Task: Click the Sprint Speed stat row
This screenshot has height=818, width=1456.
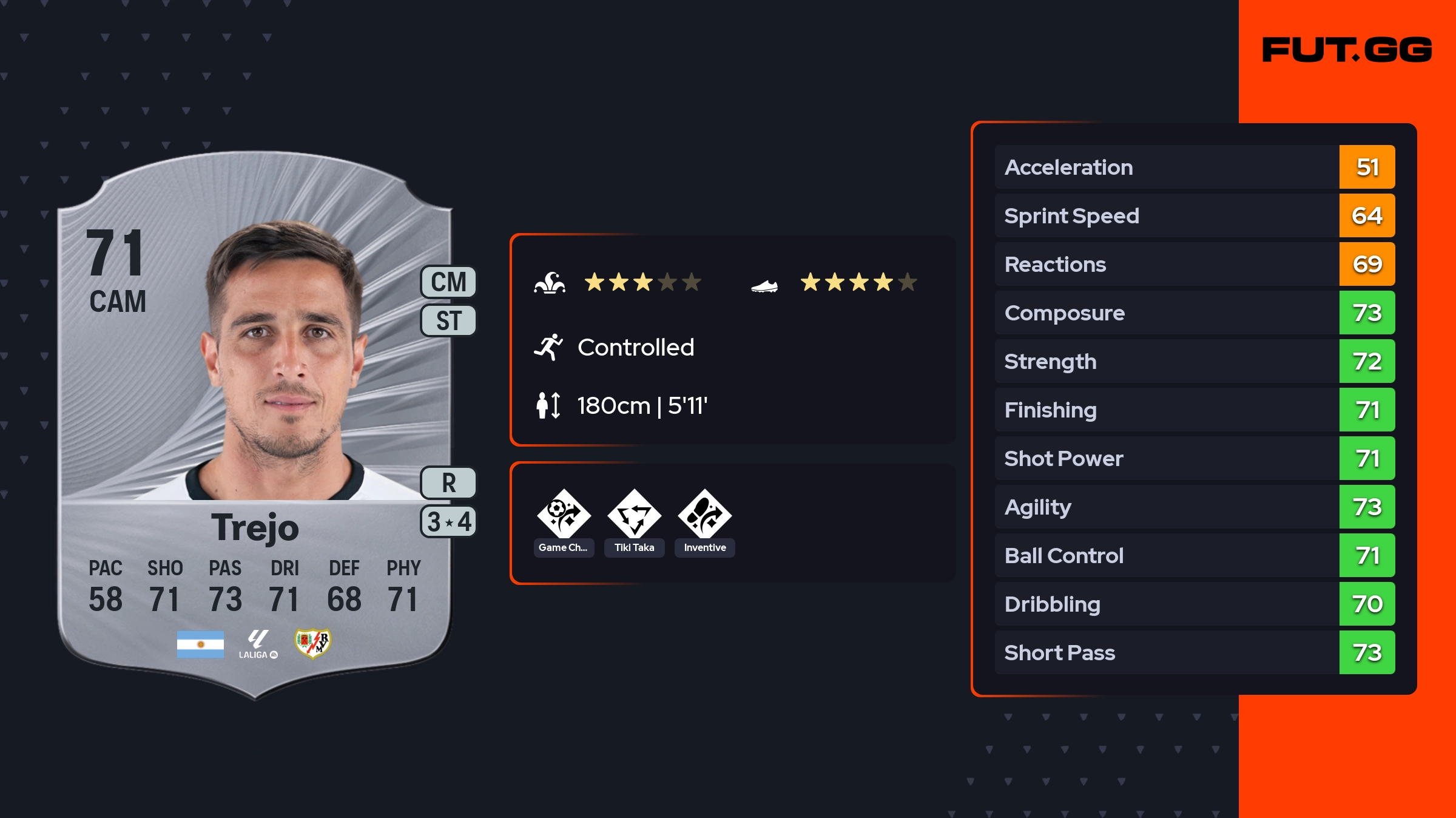Action: pos(1194,215)
